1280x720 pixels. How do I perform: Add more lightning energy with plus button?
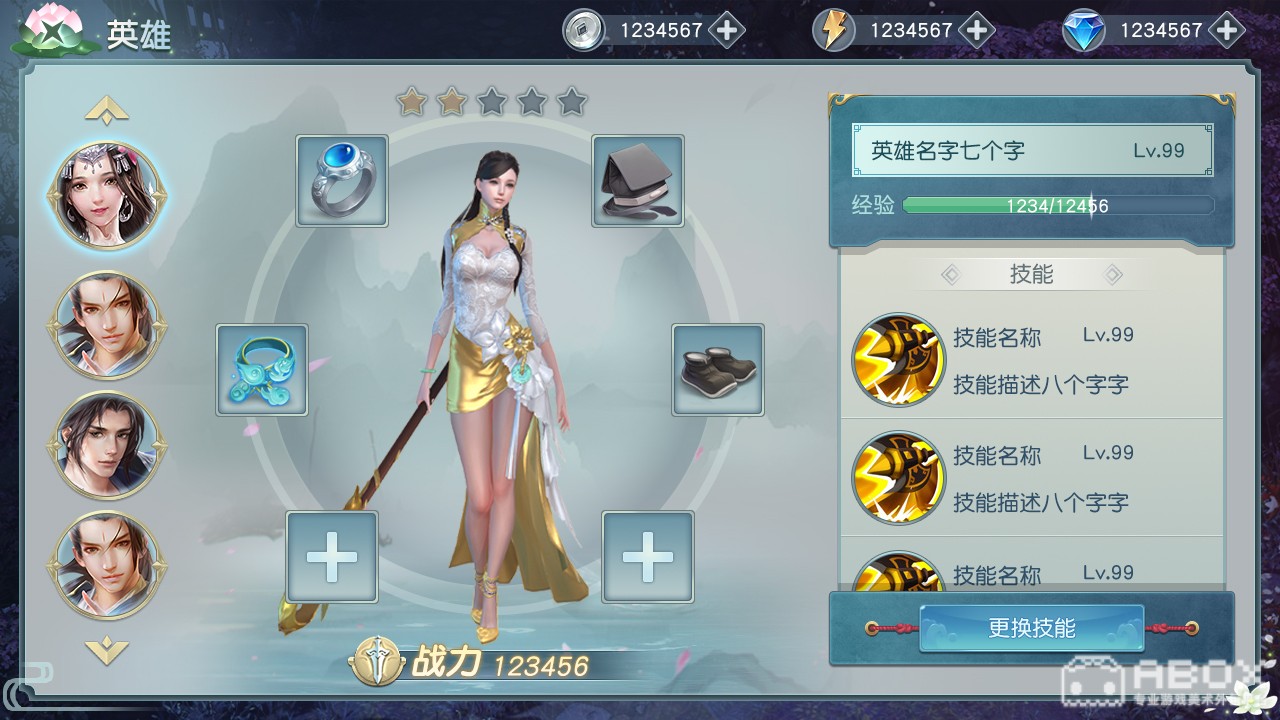click(x=977, y=30)
